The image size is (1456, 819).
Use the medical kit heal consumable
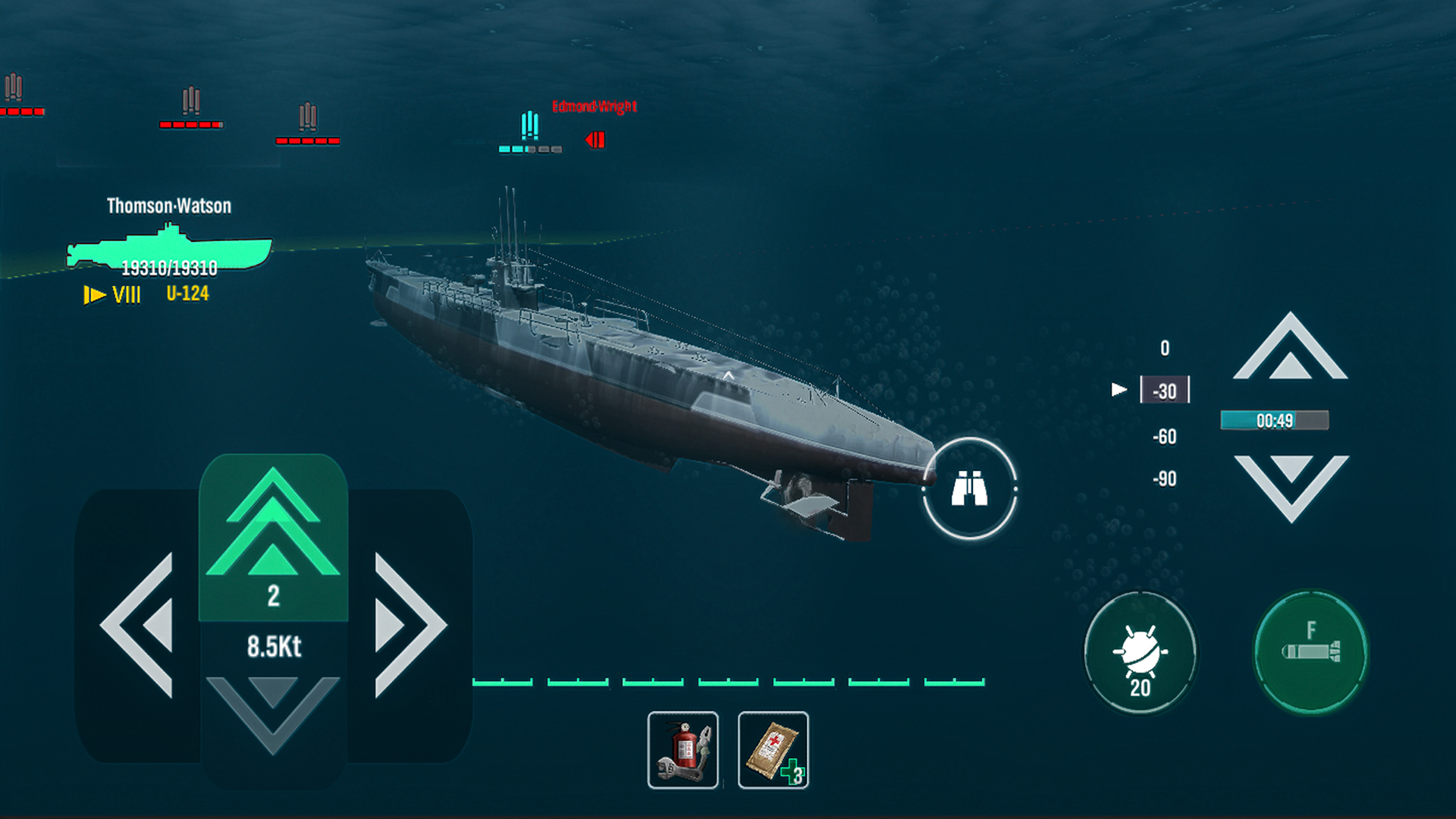pyautogui.click(x=773, y=750)
